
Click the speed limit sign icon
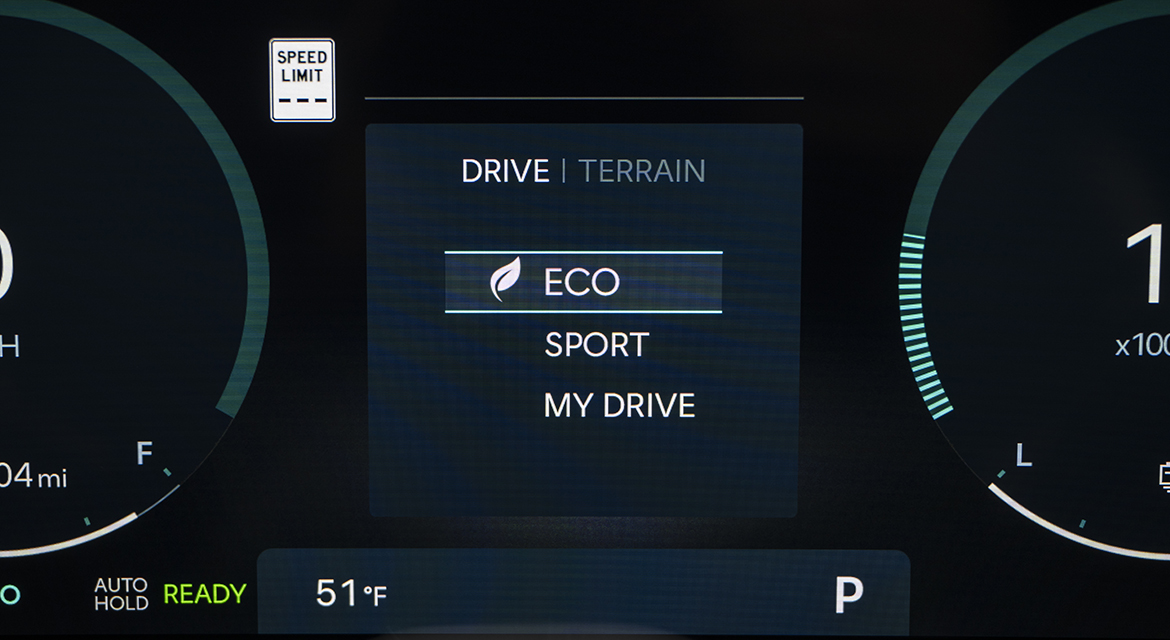[x=302, y=80]
